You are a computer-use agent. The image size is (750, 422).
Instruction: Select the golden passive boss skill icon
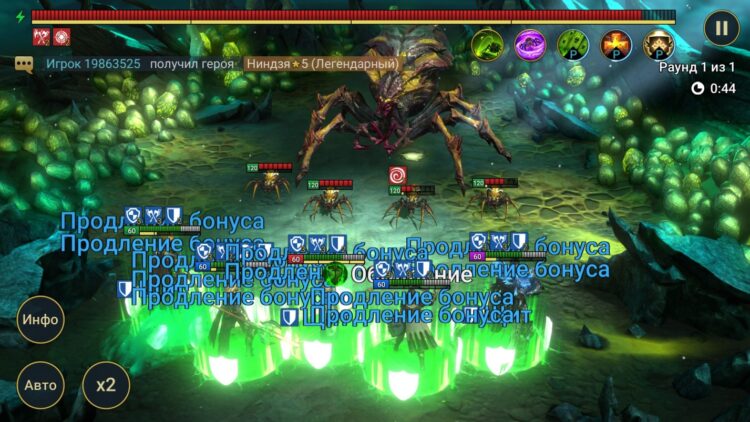658,44
